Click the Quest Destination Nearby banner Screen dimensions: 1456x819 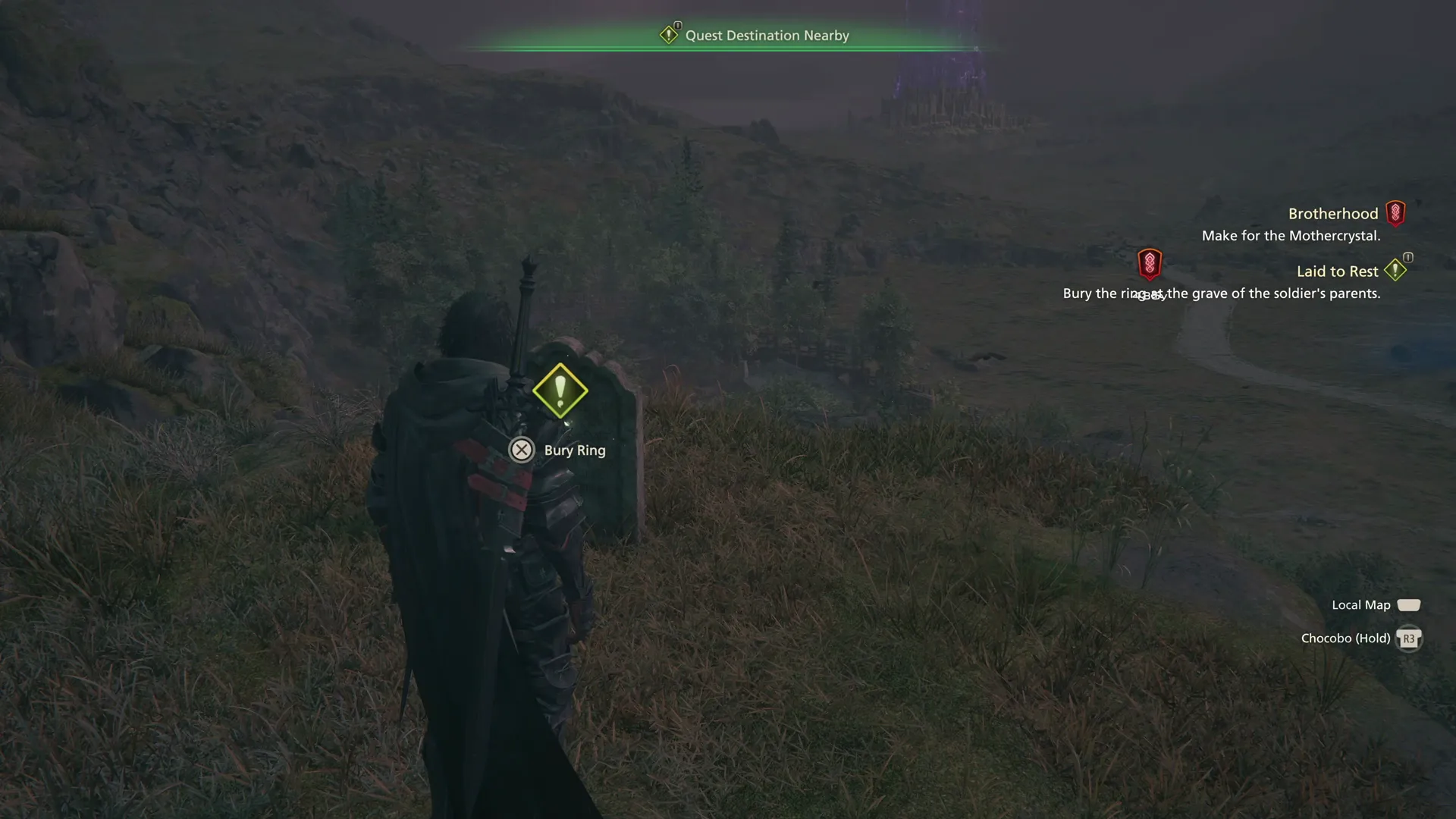(x=767, y=35)
